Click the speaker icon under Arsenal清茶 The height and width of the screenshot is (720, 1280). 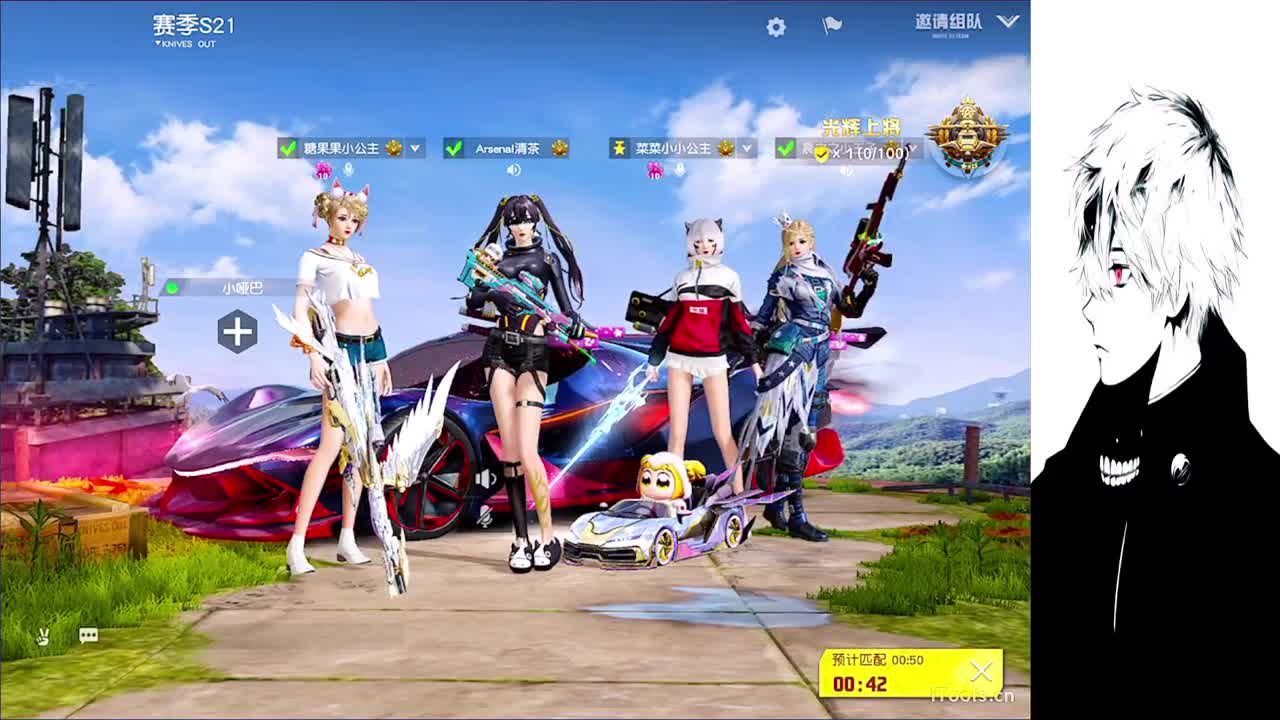click(513, 169)
